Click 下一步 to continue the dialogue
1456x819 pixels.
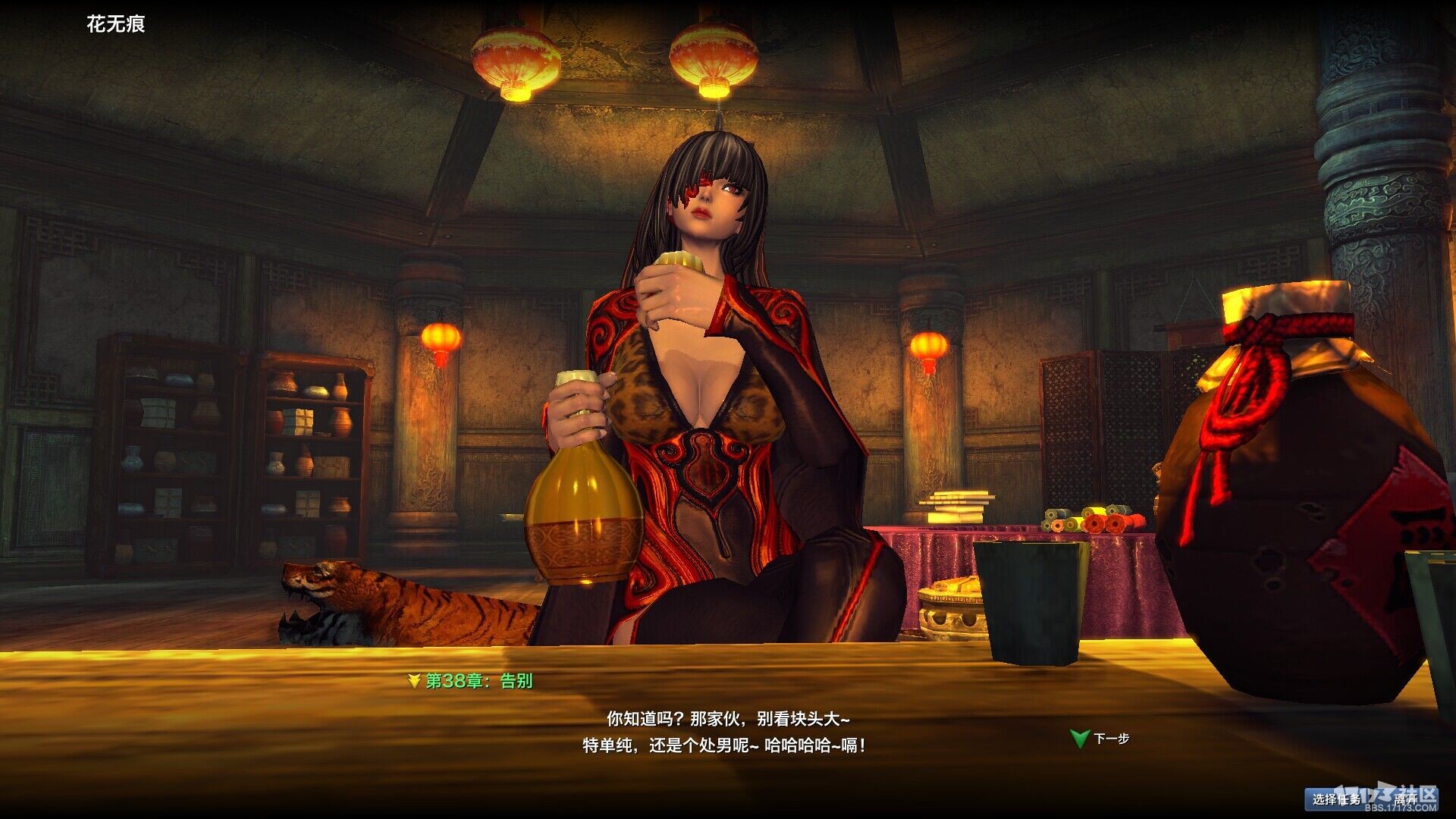[1109, 739]
